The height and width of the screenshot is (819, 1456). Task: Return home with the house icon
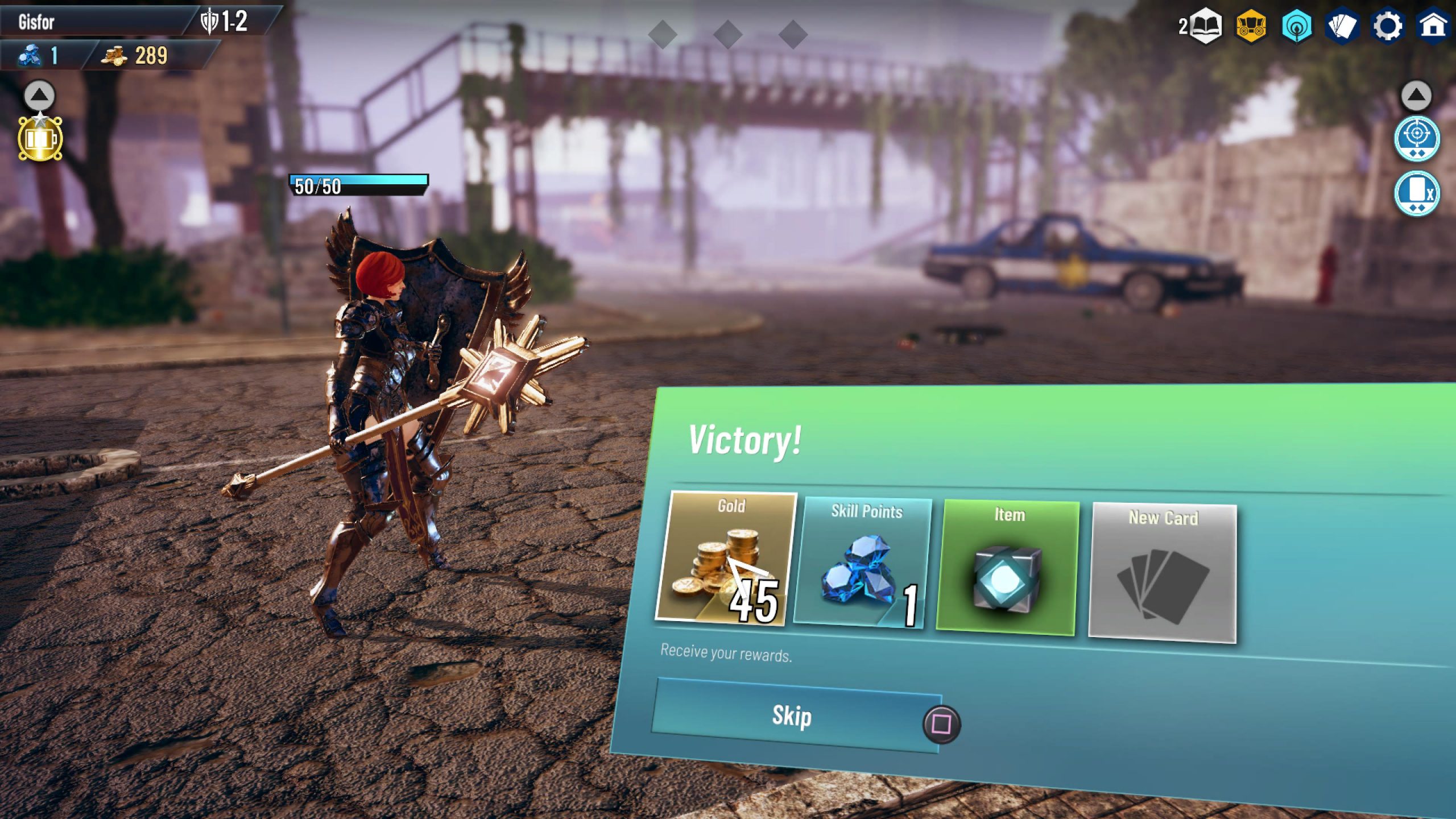[x=1433, y=26]
